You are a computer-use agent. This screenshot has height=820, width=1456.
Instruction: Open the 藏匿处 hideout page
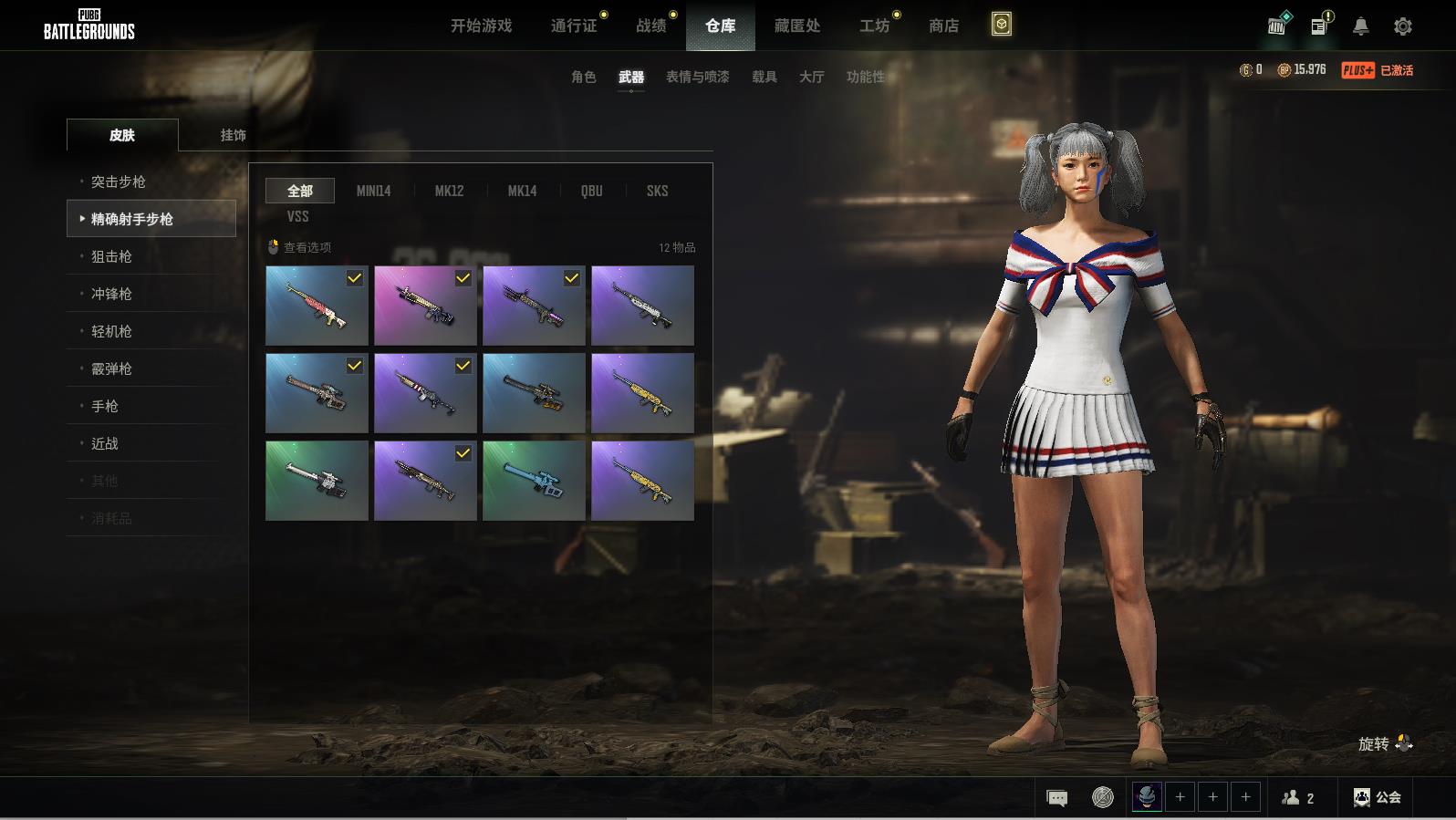click(797, 26)
